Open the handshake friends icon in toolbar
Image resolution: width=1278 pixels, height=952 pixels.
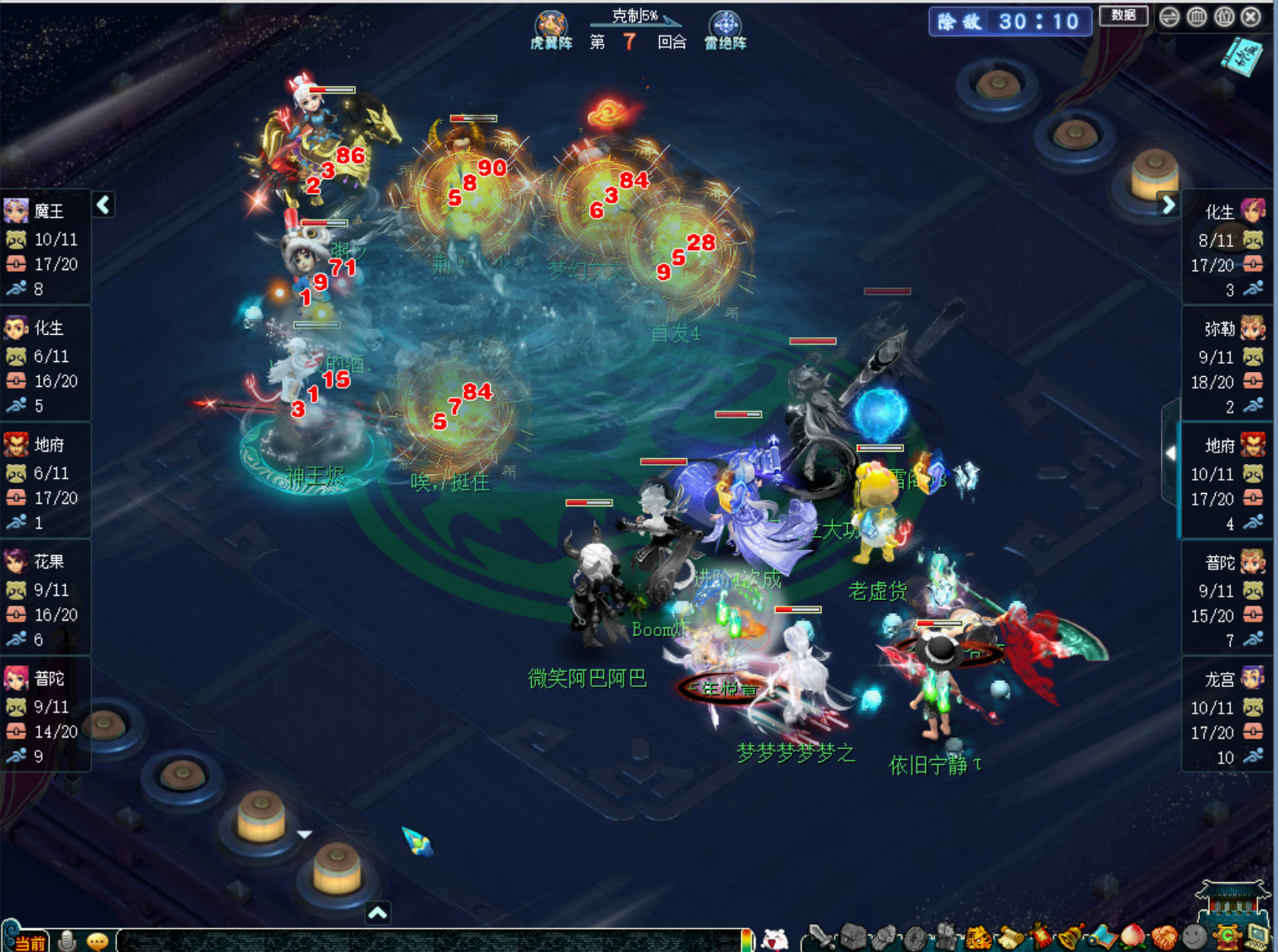point(1164,938)
